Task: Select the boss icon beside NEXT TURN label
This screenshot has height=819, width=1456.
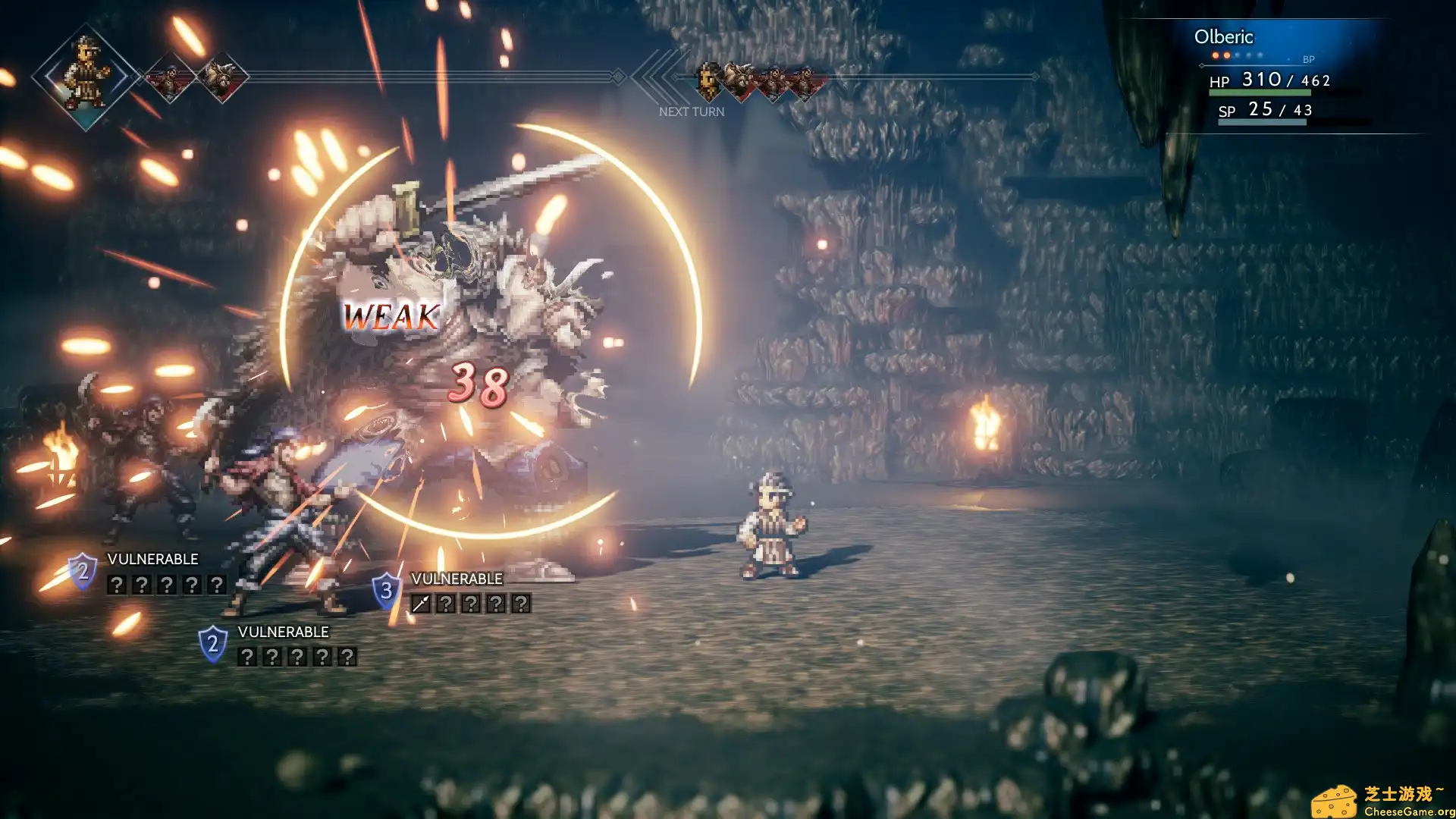Action: [737, 80]
